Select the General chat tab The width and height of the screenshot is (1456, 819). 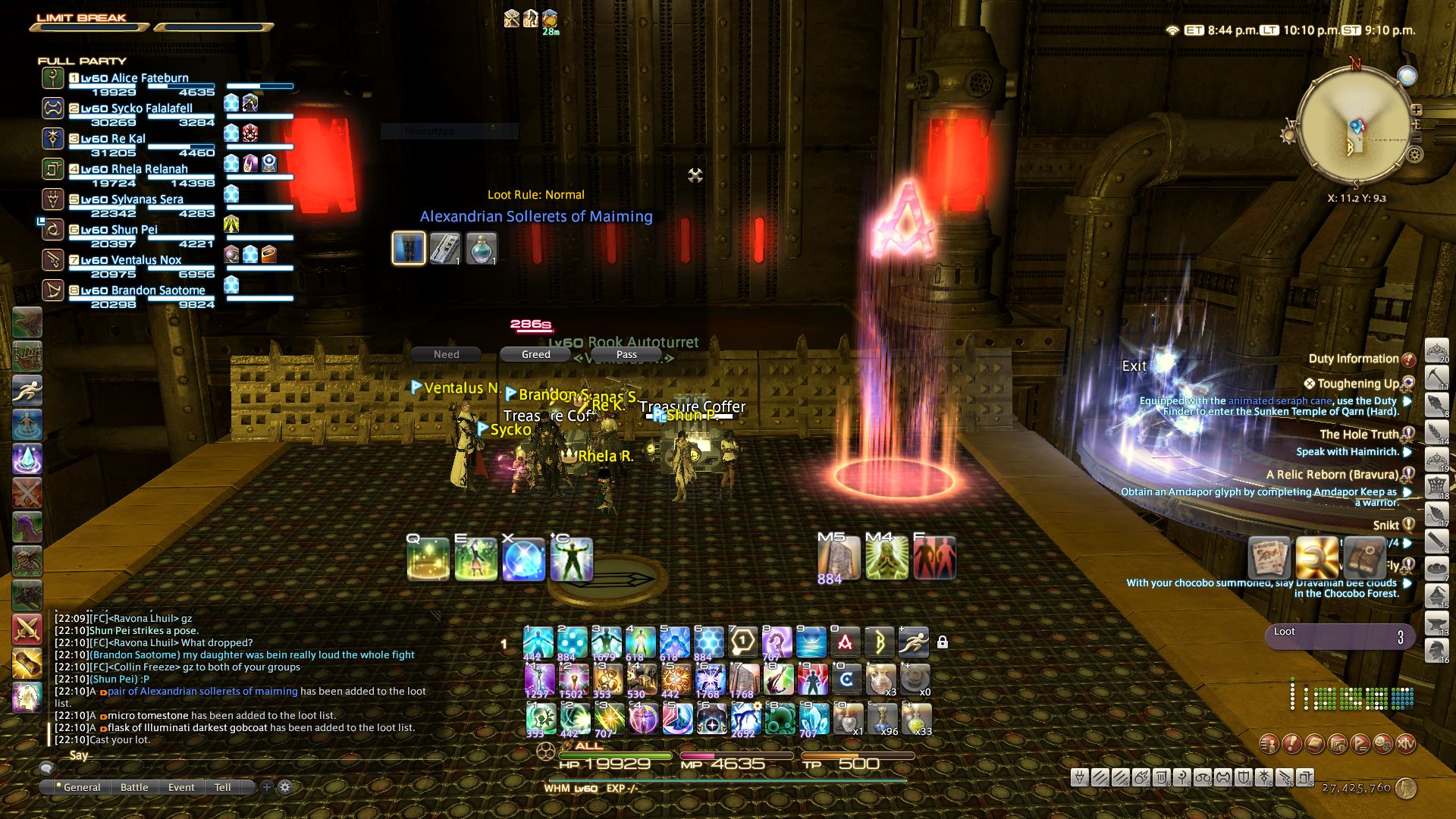pos(81,787)
